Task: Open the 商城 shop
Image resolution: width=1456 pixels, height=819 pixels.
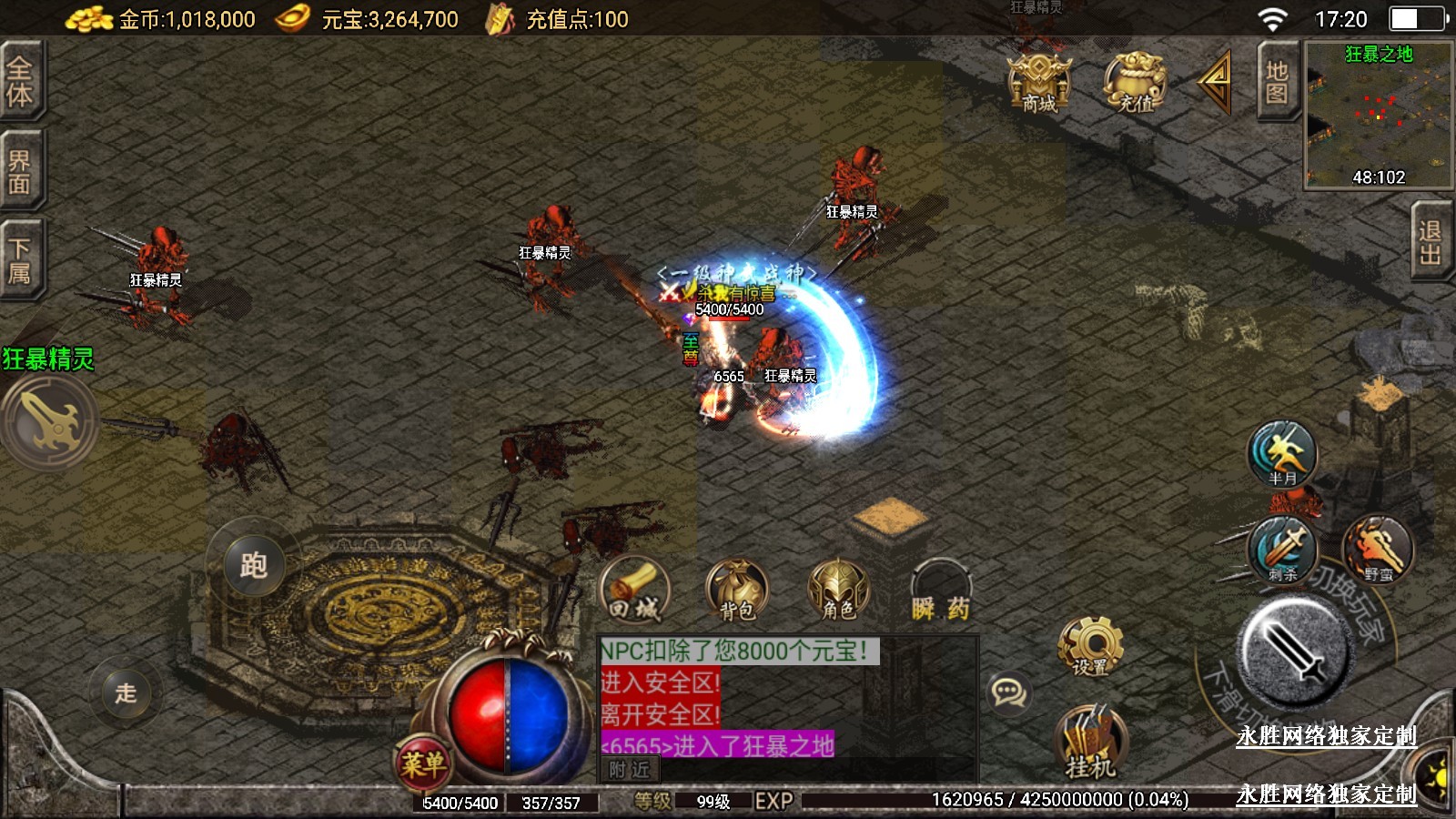Action: tap(1038, 82)
